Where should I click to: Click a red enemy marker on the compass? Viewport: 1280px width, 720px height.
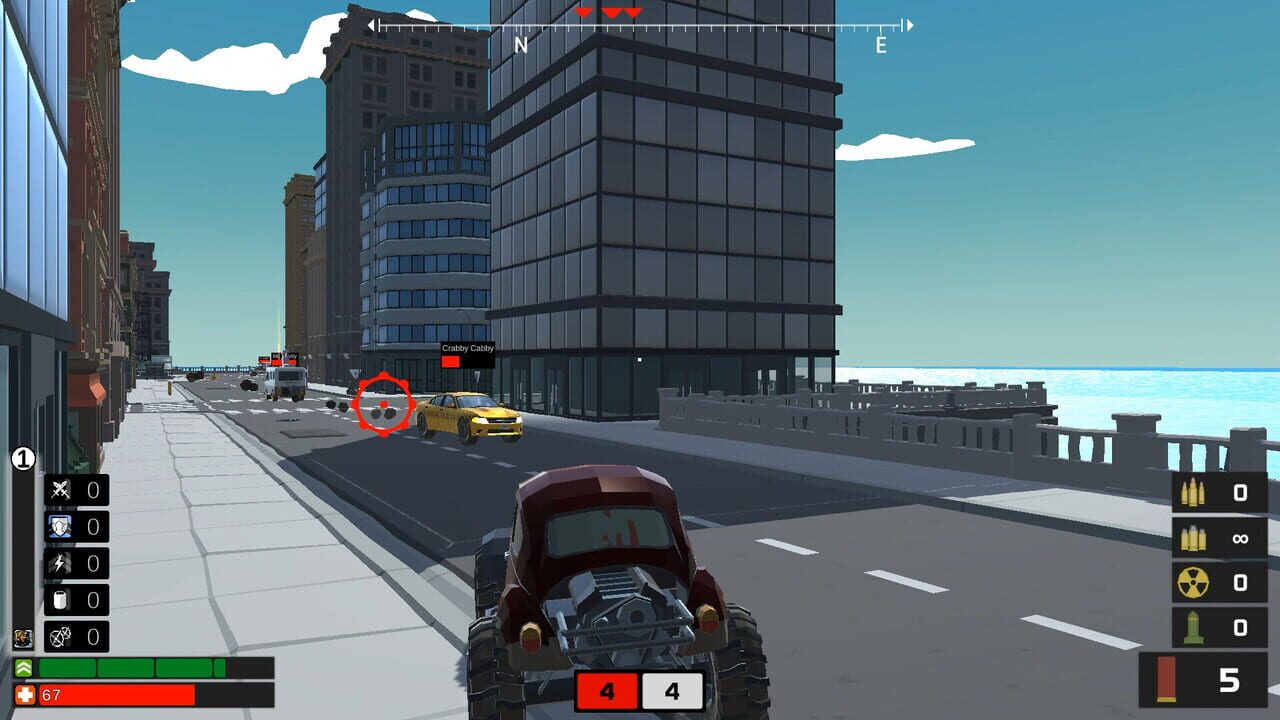(x=585, y=14)
